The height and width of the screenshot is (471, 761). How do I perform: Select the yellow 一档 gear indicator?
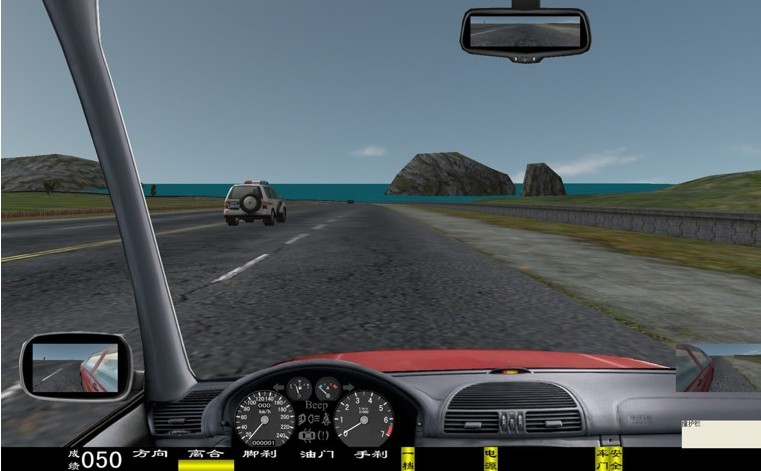coord(408,459)
